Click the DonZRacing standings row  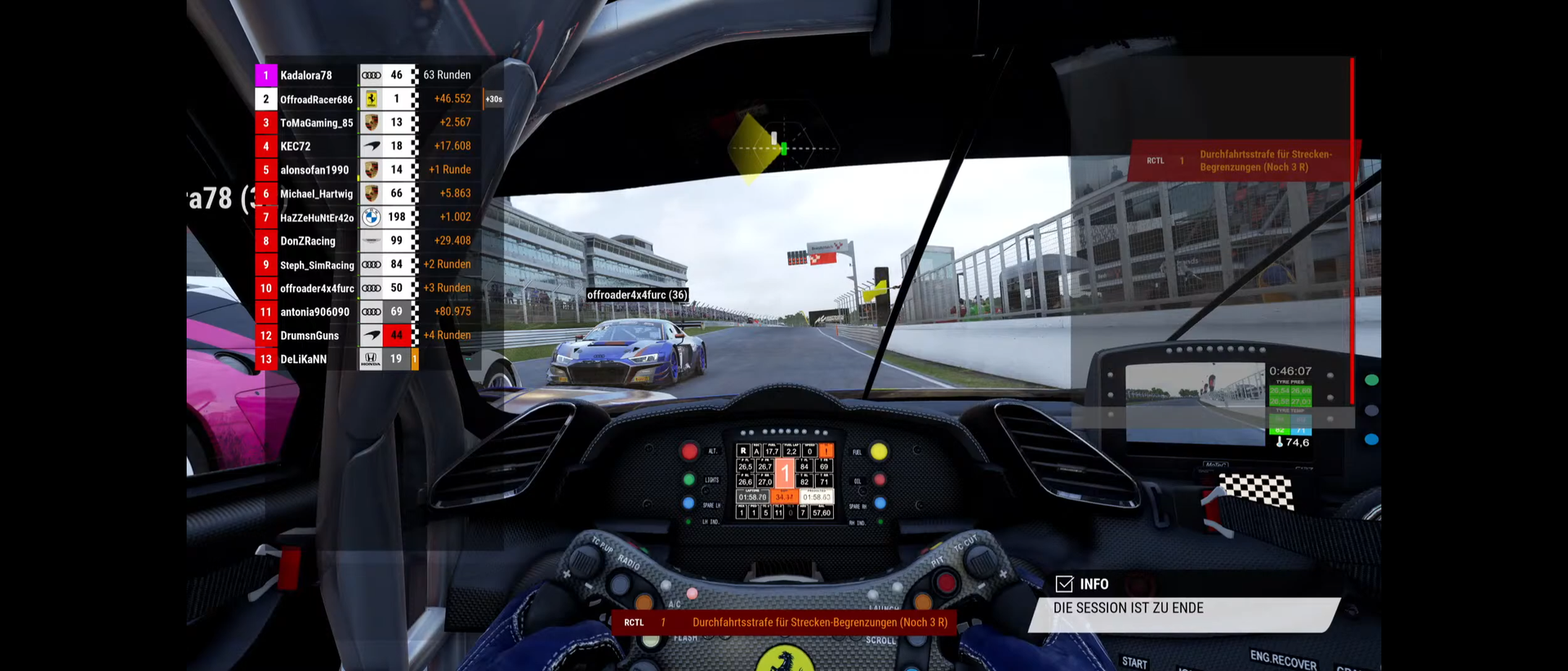(x=308, y=241)
